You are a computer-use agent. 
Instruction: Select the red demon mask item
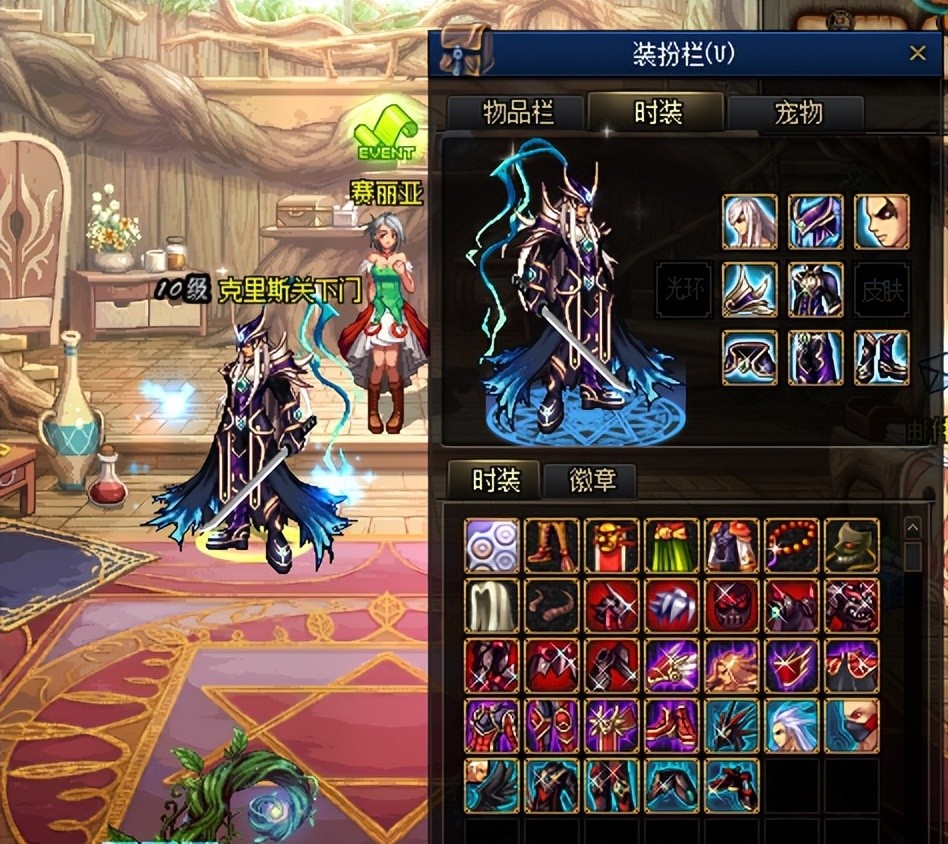click(732, 605)
